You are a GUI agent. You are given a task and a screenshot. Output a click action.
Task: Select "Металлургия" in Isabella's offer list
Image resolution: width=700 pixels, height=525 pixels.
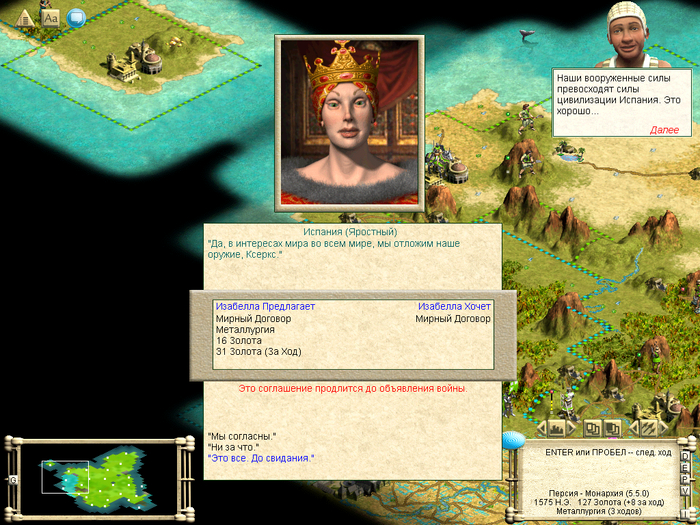(245, 329)
